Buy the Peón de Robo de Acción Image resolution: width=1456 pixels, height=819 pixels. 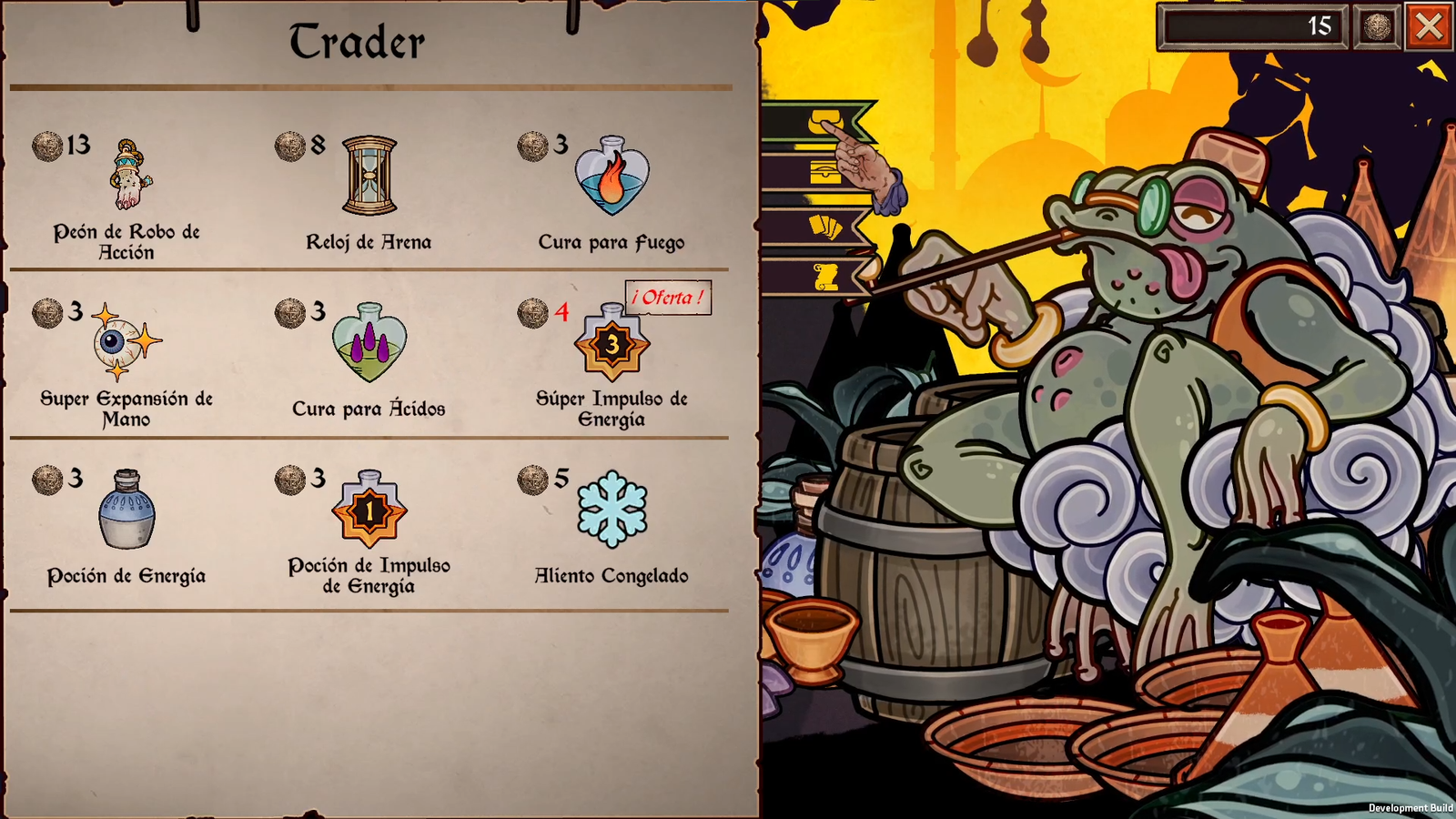coord(131,176)
